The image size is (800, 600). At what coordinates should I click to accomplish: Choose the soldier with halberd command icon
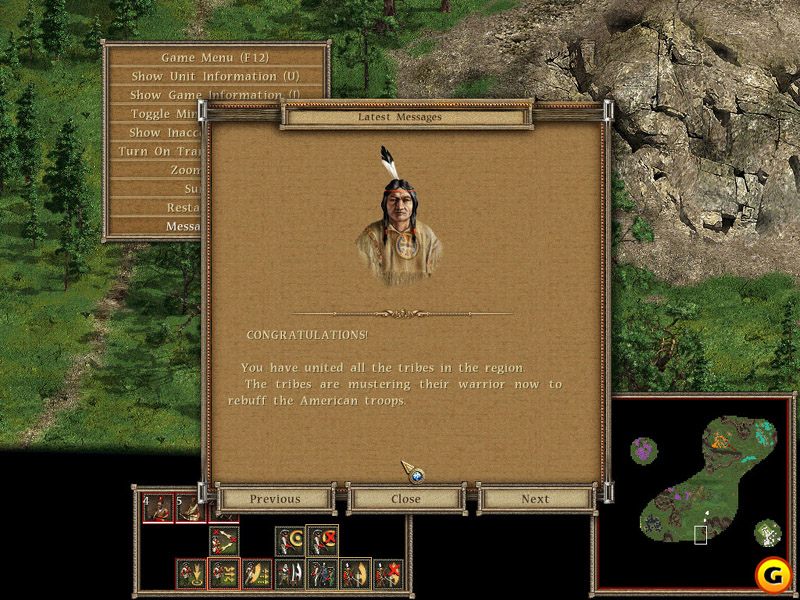pyautogui.click(x=290, y=574)
